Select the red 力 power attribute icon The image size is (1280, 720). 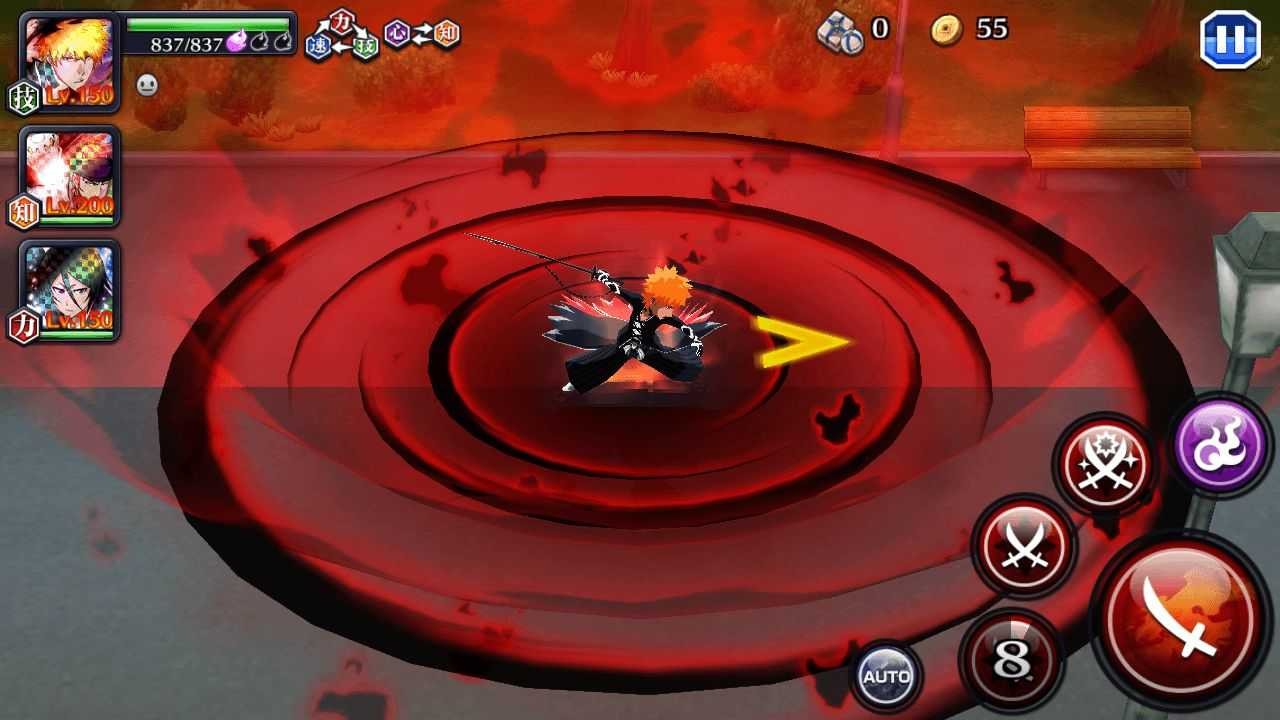click(342, 22)
